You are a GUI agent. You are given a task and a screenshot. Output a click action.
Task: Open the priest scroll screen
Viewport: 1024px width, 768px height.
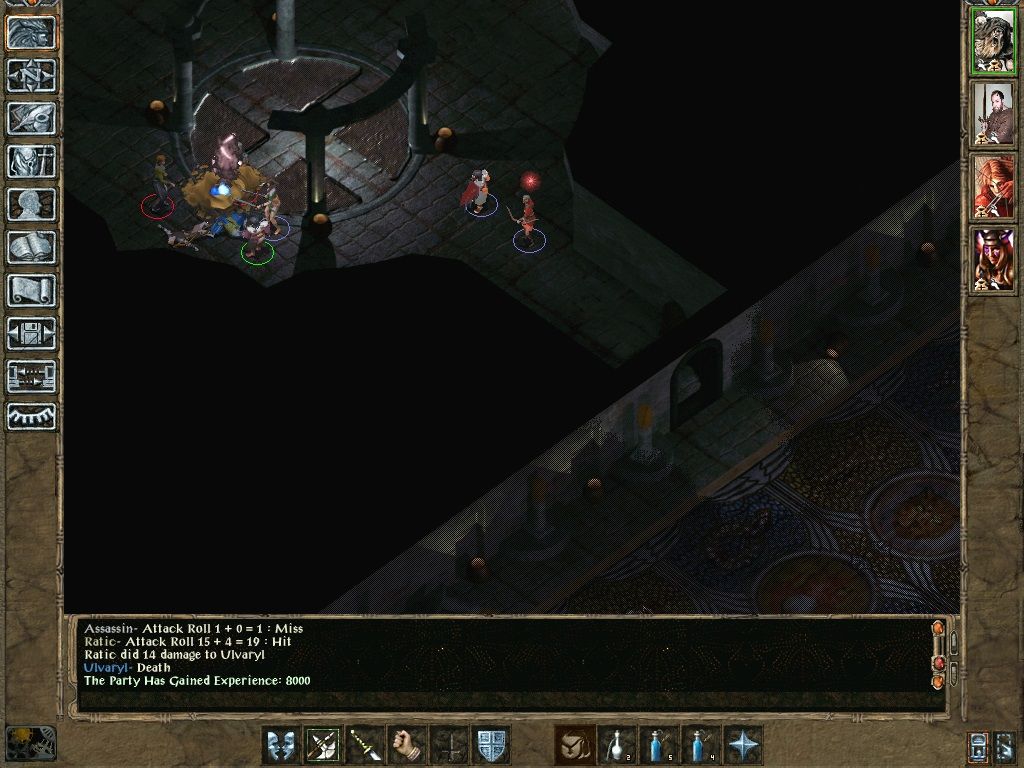32,290
